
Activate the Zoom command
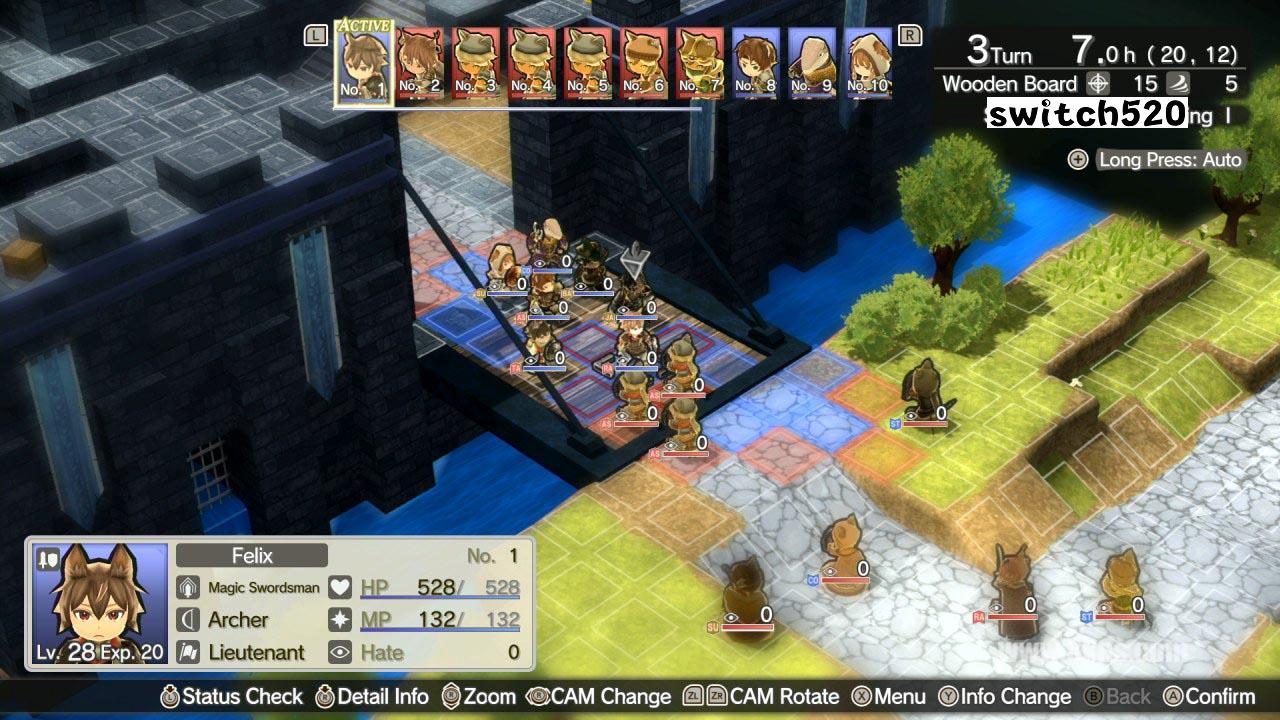click(478, 697)
